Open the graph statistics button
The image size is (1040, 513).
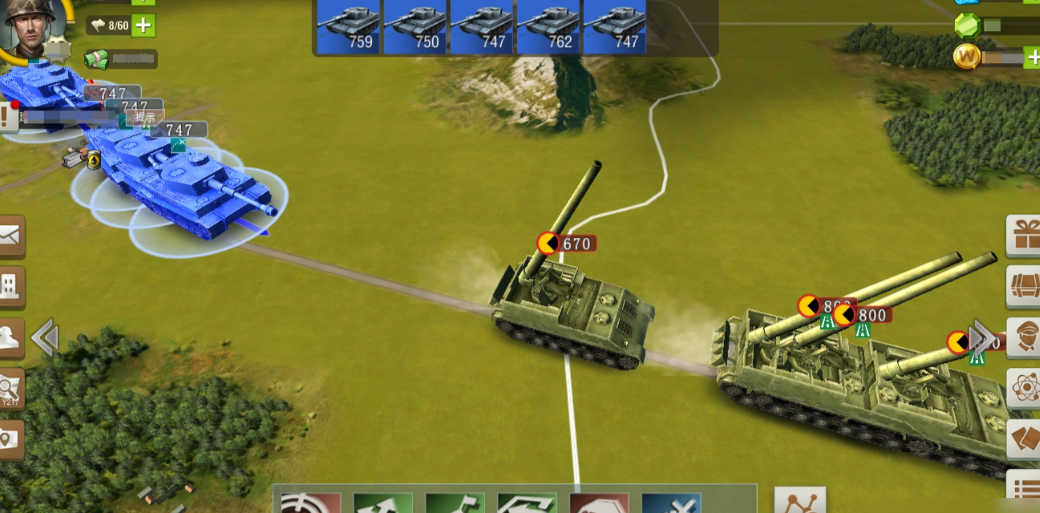(x=800, y=501)
